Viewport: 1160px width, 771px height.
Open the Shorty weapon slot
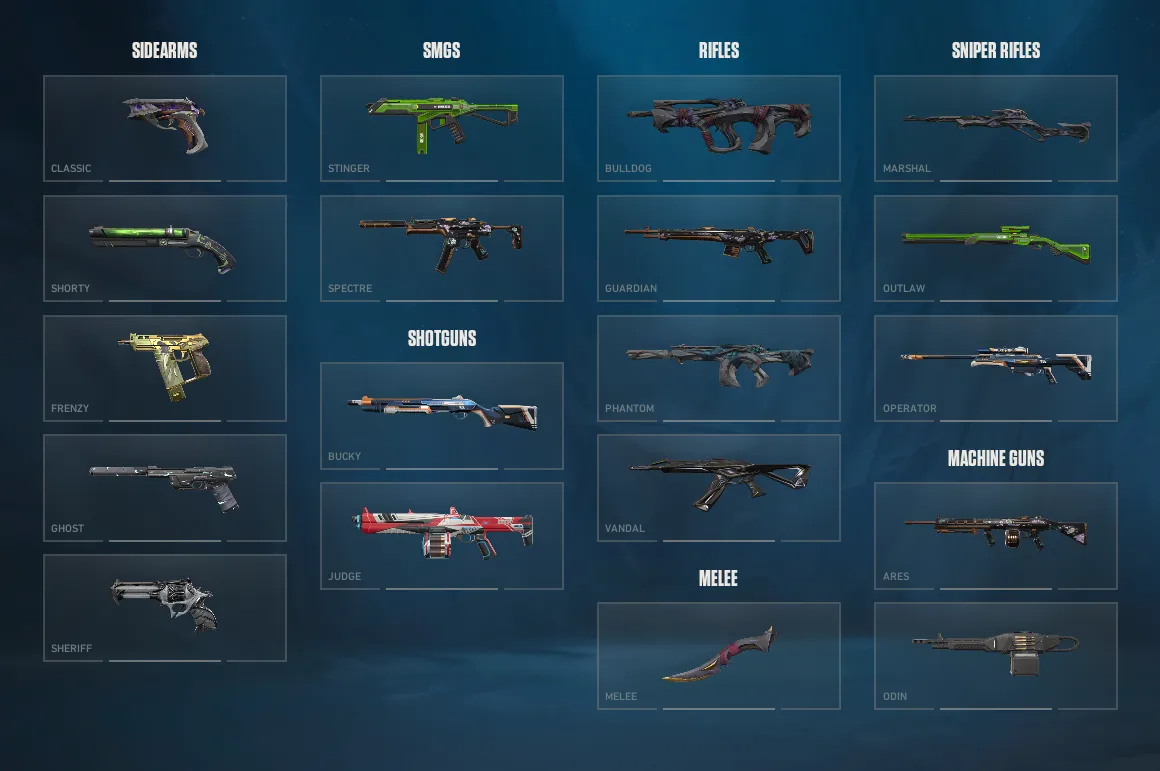click(165, 248)
